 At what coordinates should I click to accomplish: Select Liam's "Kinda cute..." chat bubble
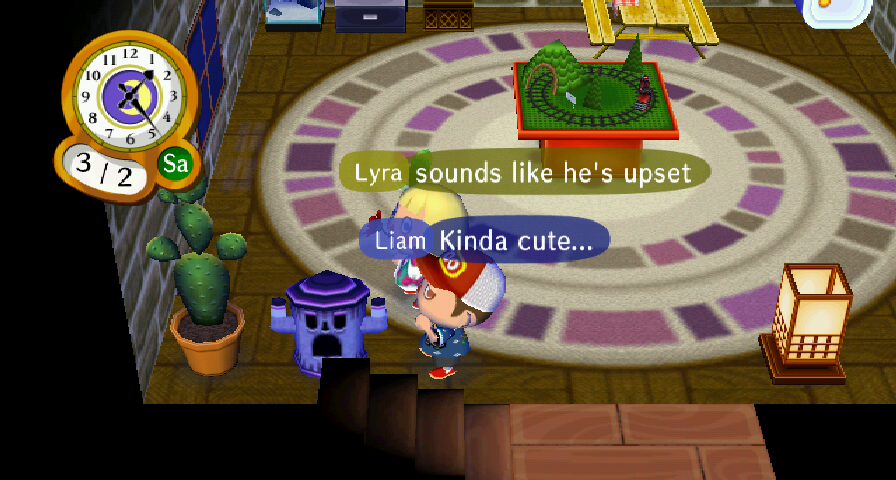point(485,241)
